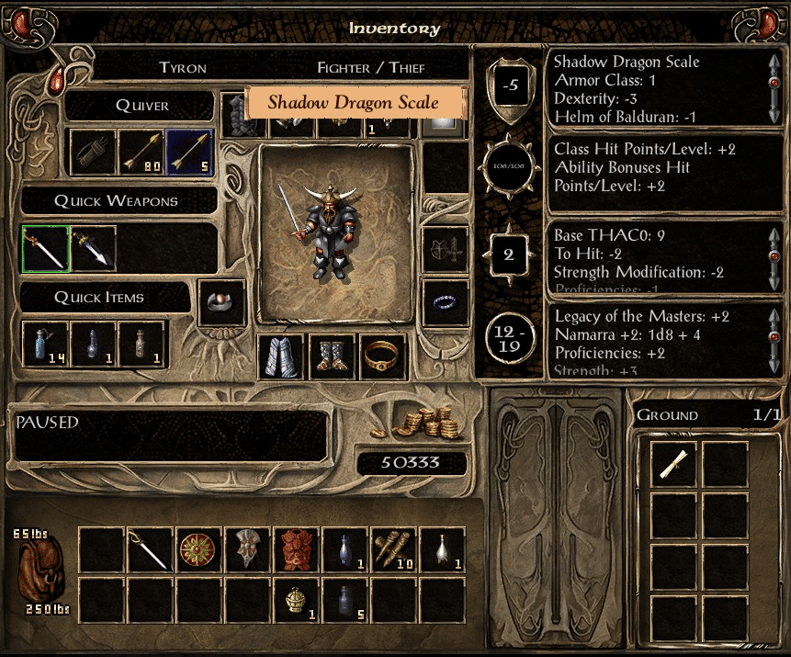Pick up the sword in the backpack
Image resolution: width=791 pixels, height=657 pixels.
coord(151,551)
